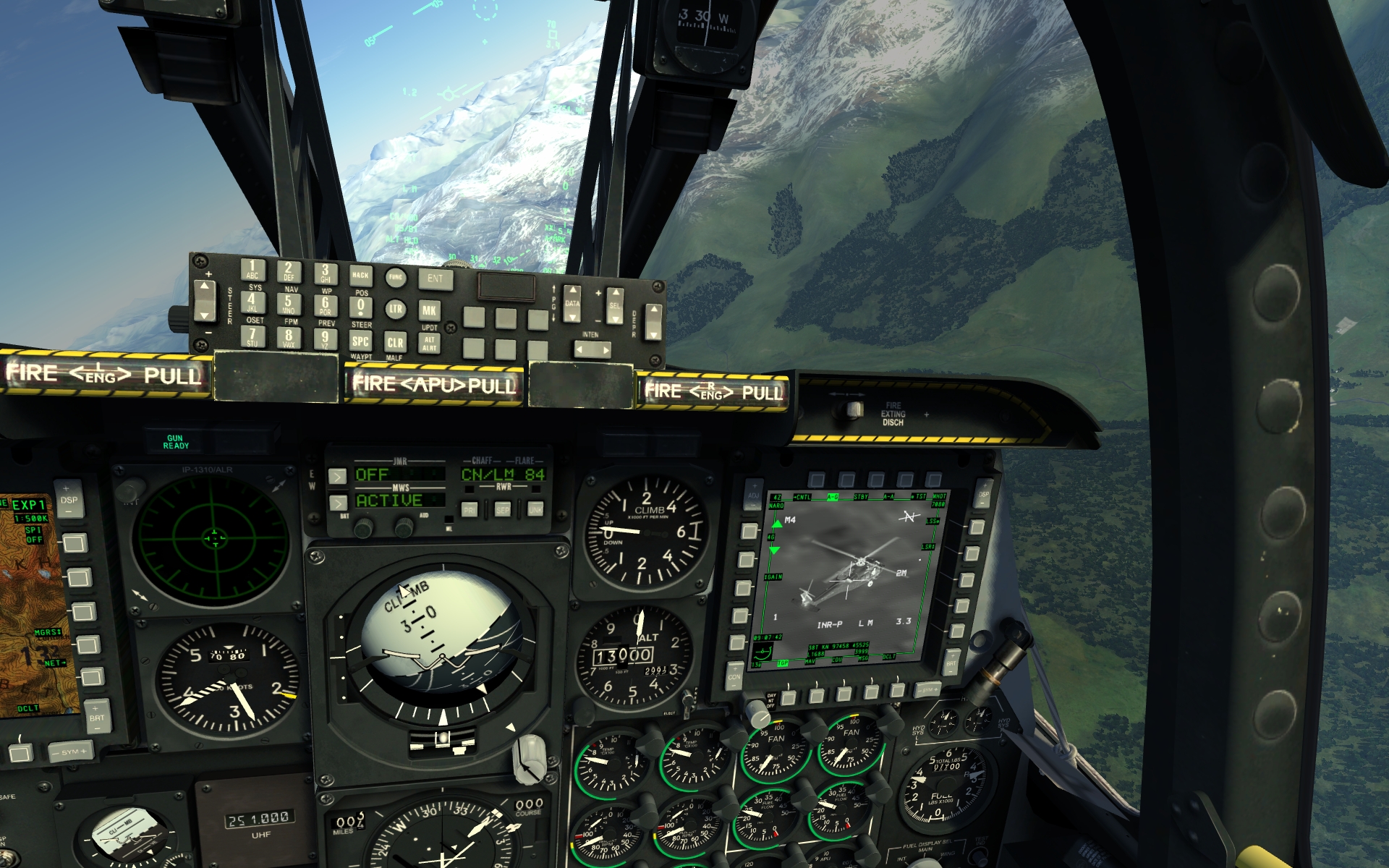Toggle the DATA rocker on the UFC
1389x868 pixels.
[x=572, y=304]
